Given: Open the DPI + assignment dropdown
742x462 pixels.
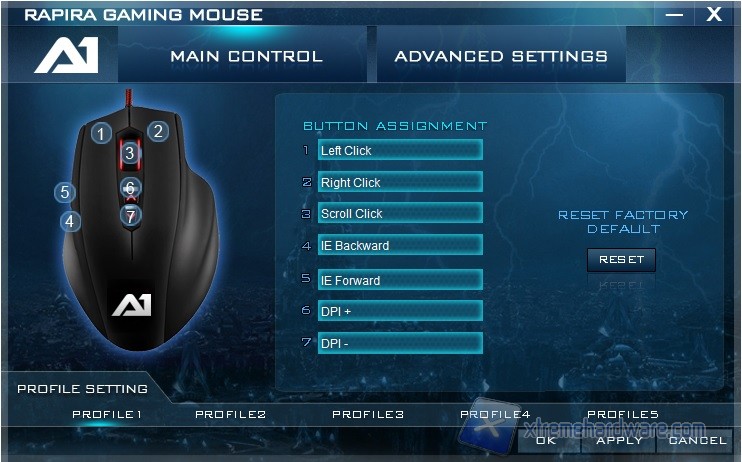Looking at the screenshot, I should (399, 311).
